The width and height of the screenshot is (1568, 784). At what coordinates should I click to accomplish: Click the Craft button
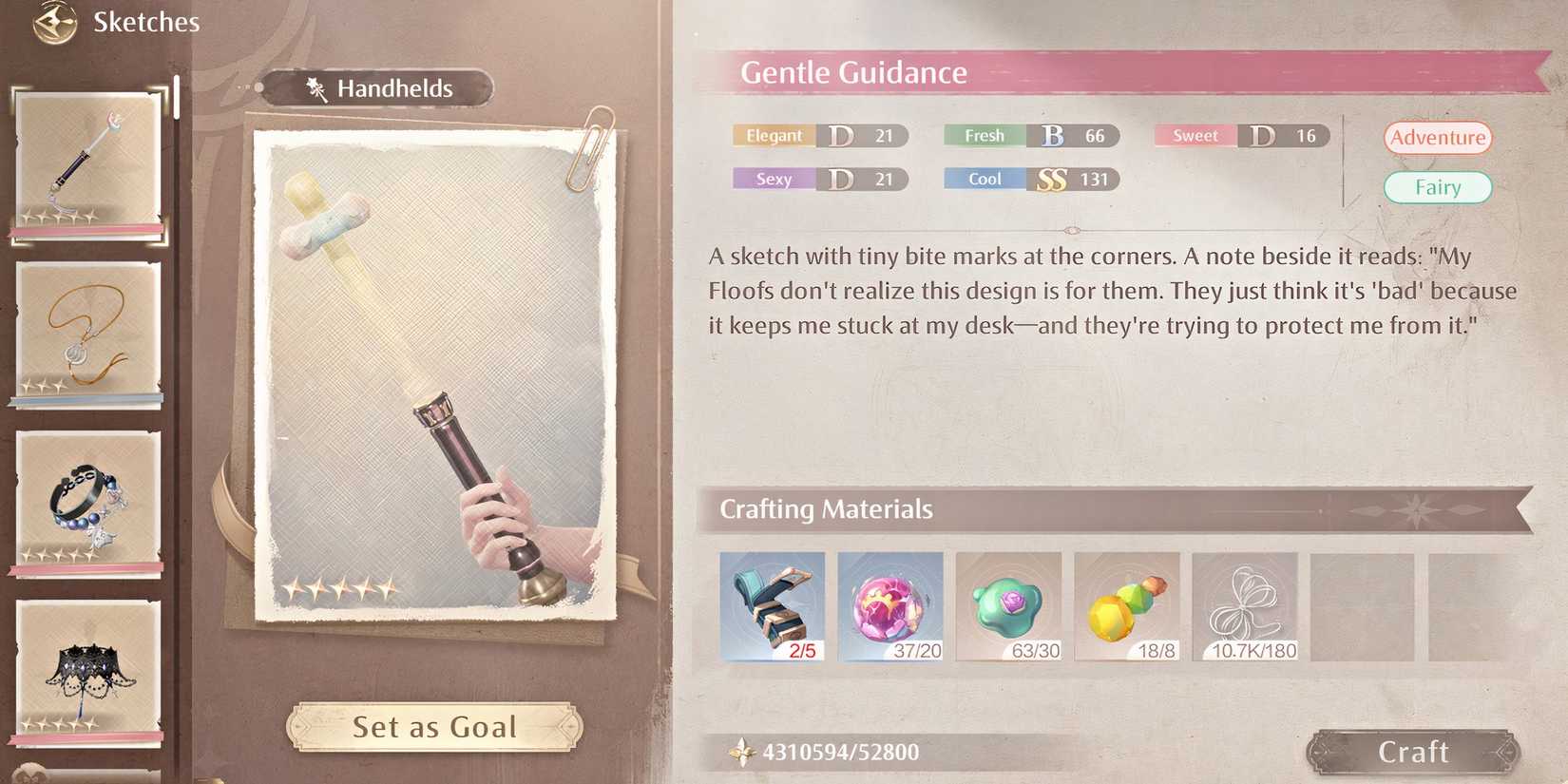(1413, 751)
